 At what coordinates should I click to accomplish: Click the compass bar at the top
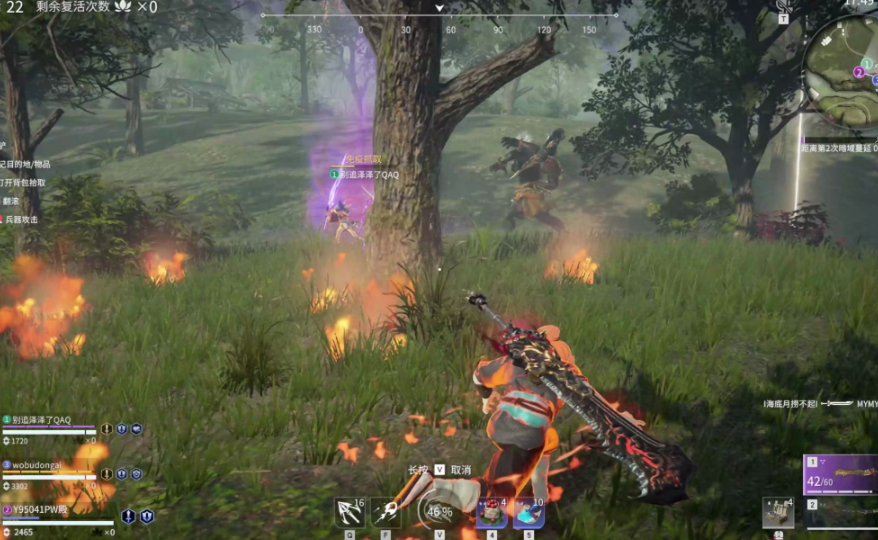[x=440, y=20]
